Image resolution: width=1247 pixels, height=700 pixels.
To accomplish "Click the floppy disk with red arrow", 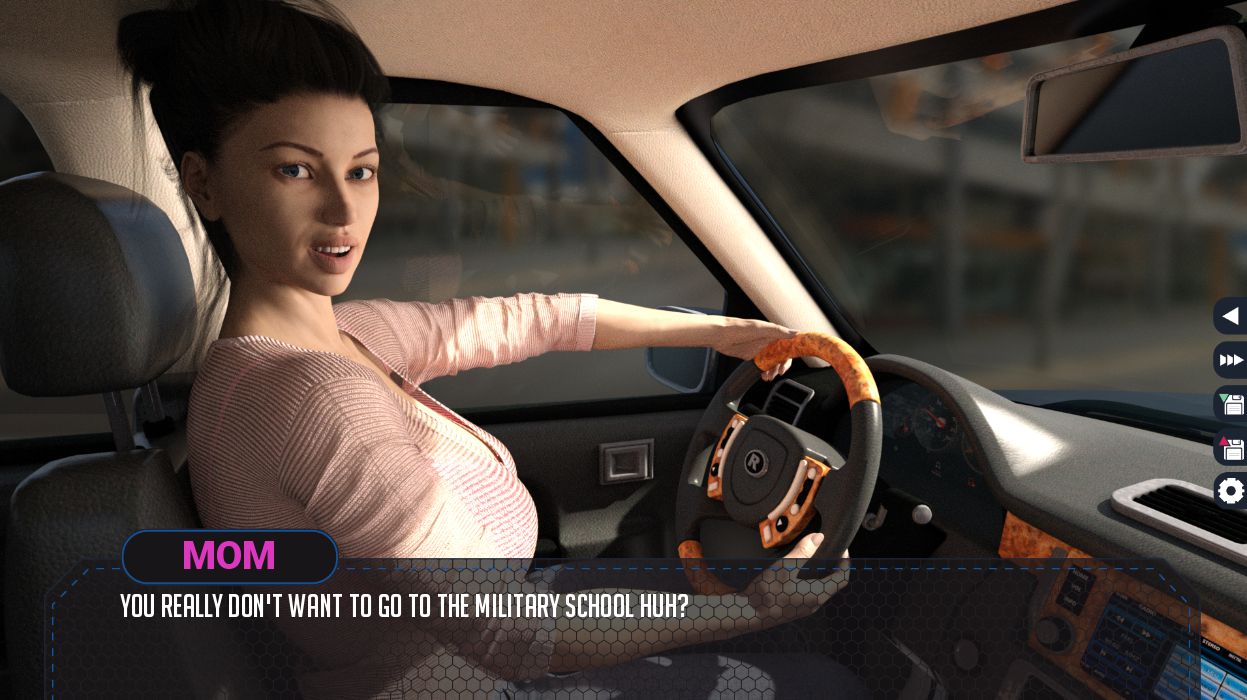I will pos(1232,448).
